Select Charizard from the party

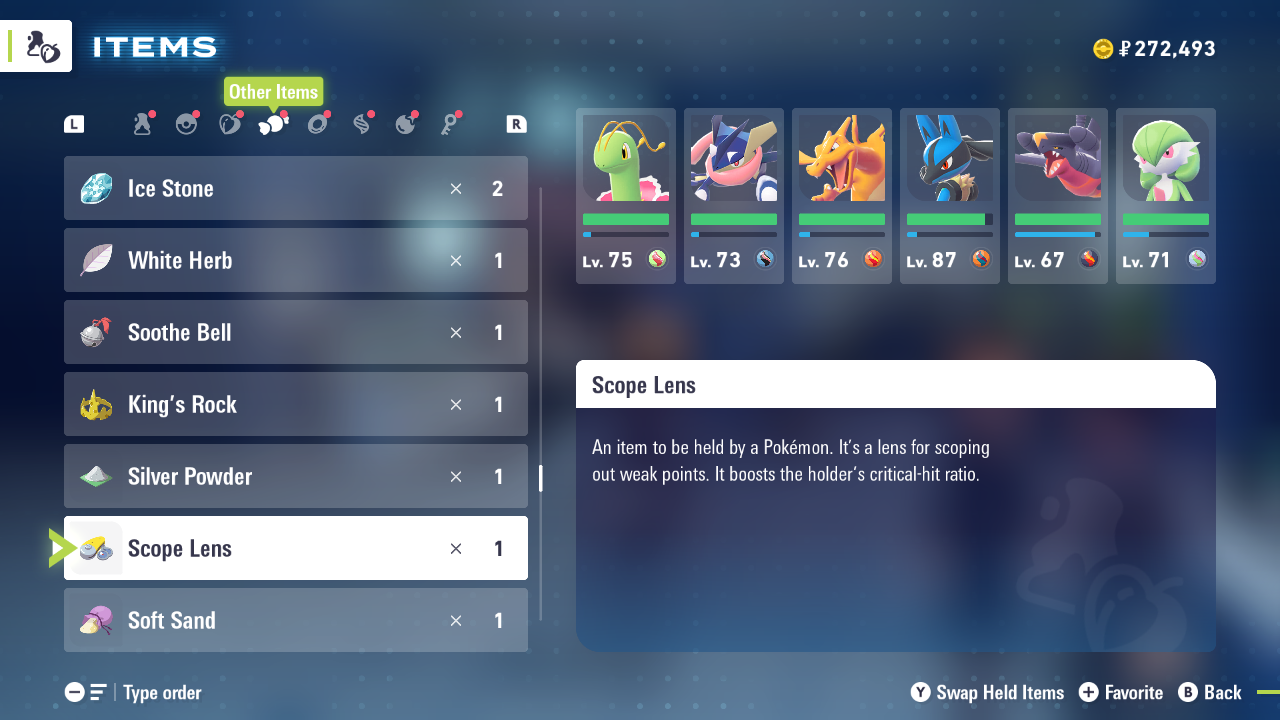[x=842, y=196]
